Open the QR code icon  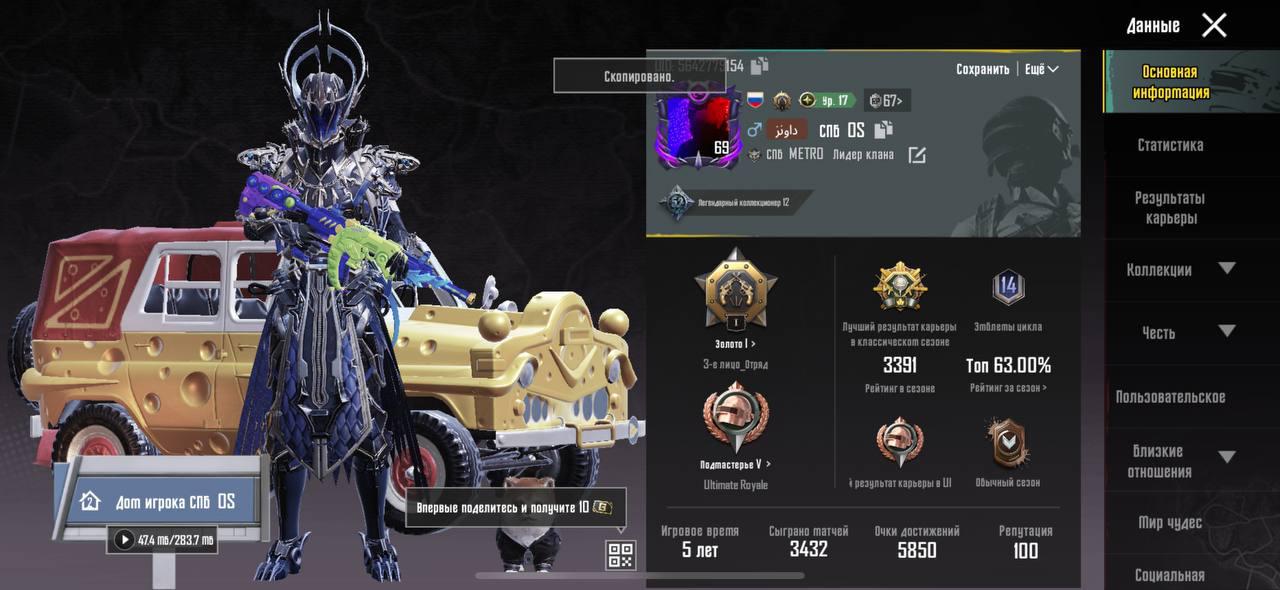(621, 555)
